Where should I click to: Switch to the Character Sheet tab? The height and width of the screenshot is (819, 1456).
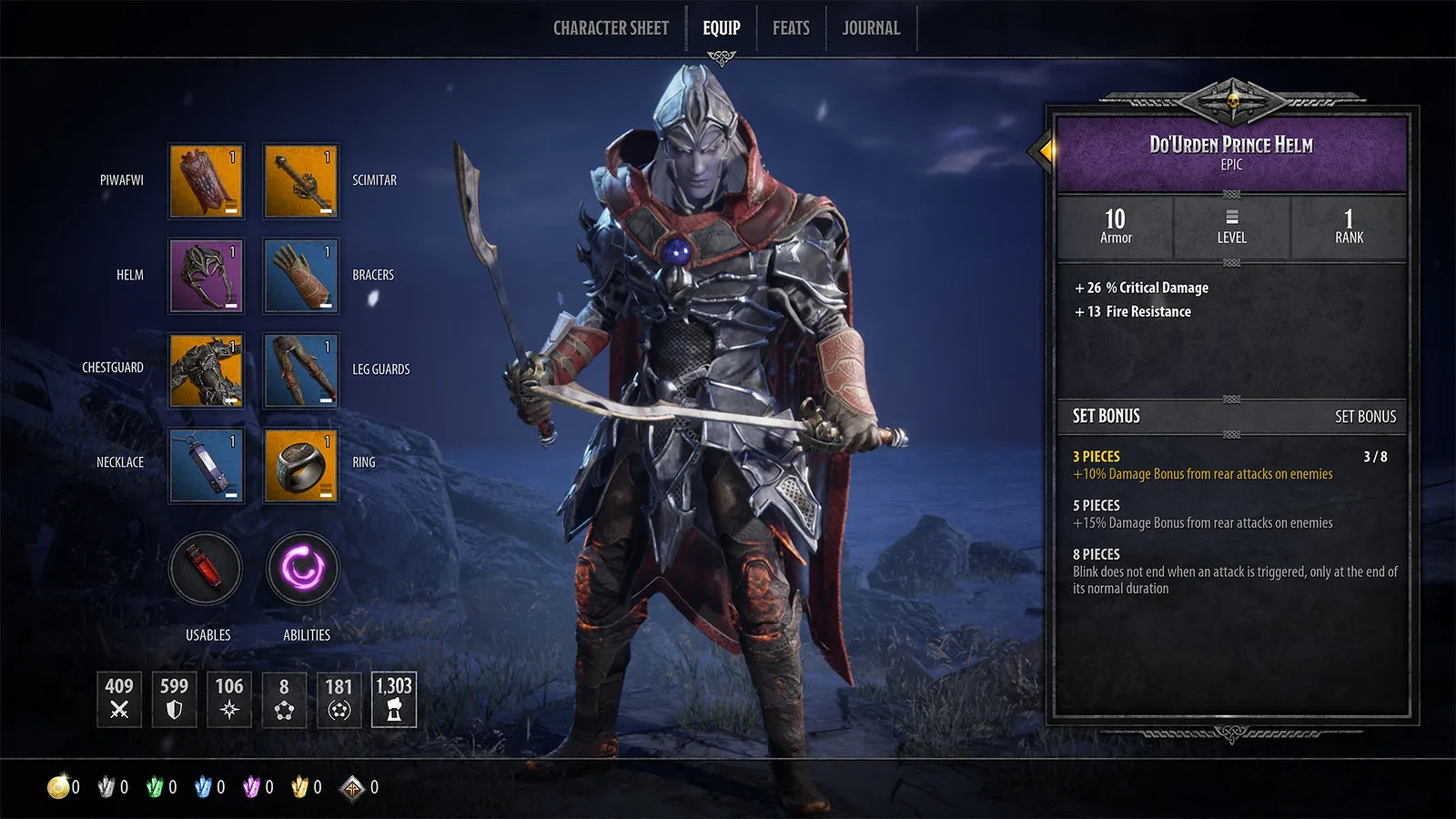click(611, 28)
